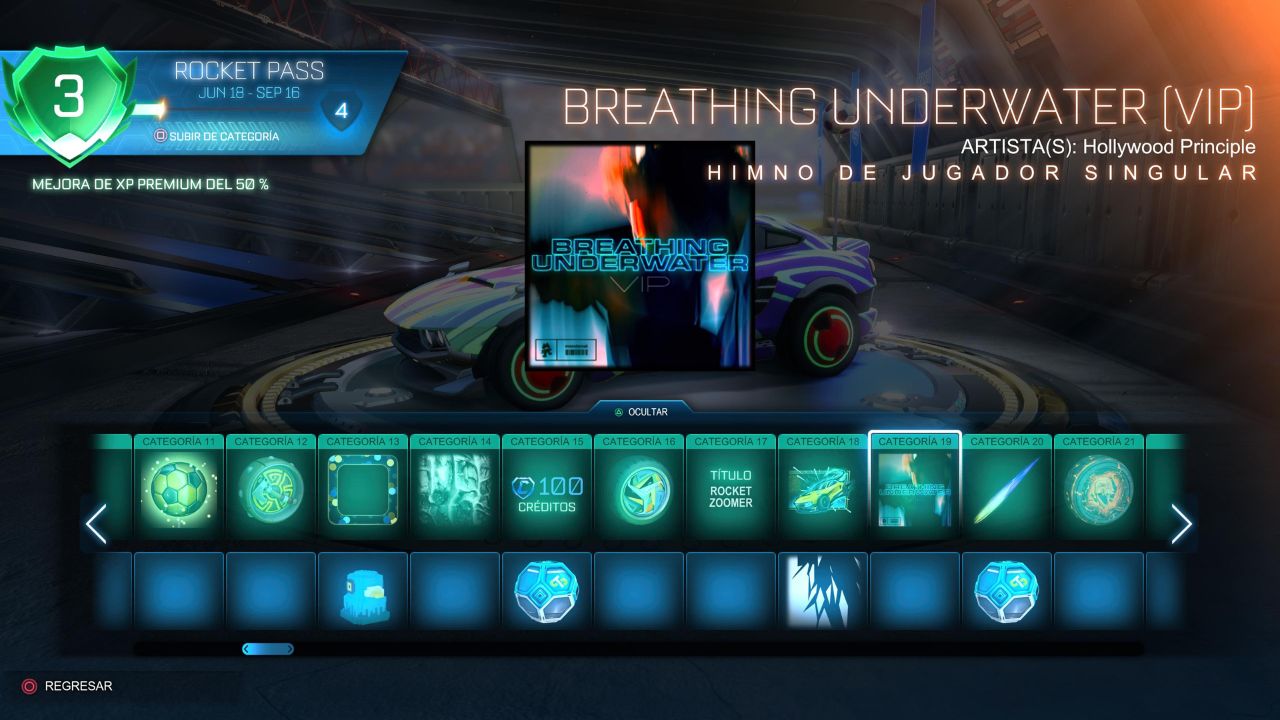Show previous reward categories with left arrow

point(96,523)
